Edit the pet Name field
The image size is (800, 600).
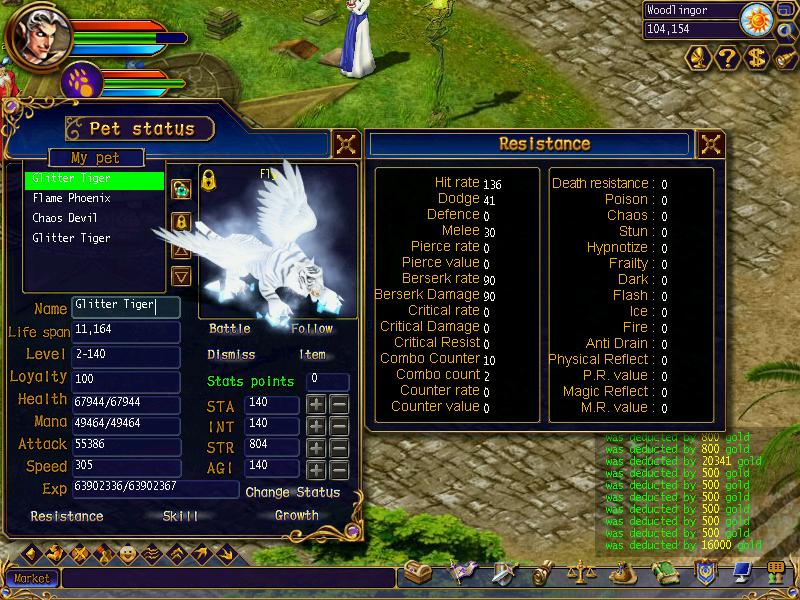point(125,307)
